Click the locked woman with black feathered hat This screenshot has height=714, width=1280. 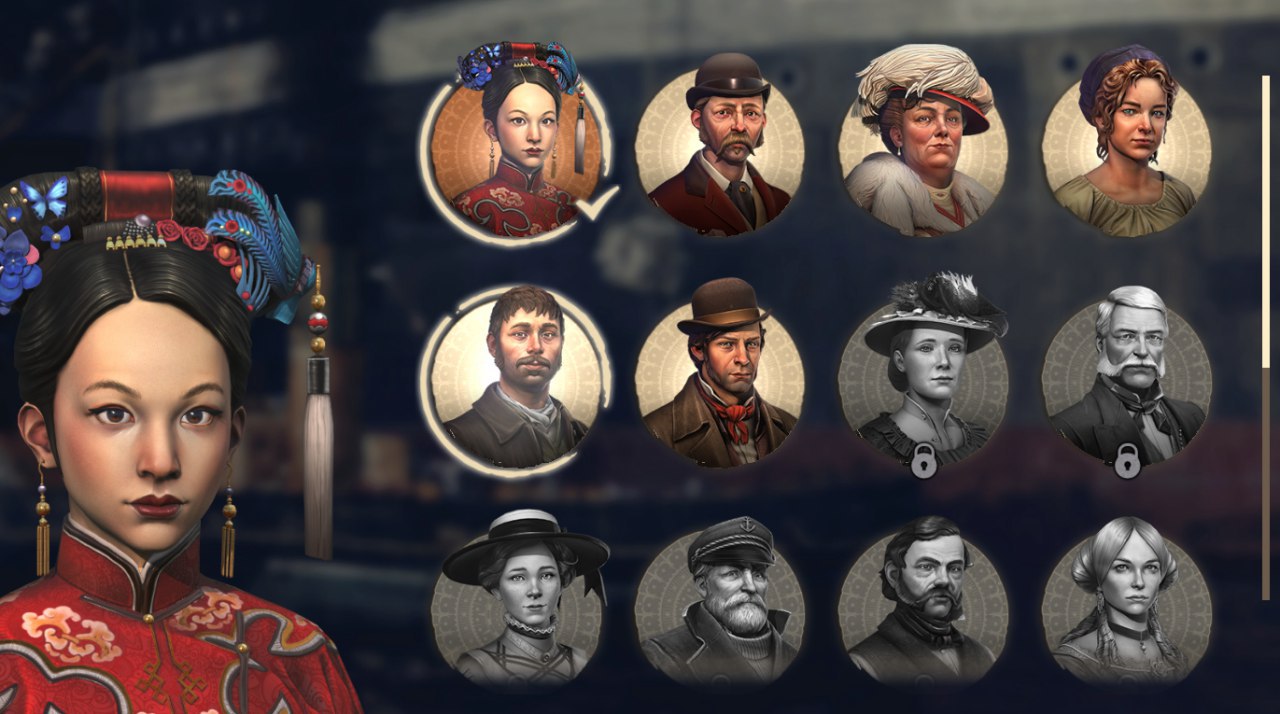coord(922,380)
